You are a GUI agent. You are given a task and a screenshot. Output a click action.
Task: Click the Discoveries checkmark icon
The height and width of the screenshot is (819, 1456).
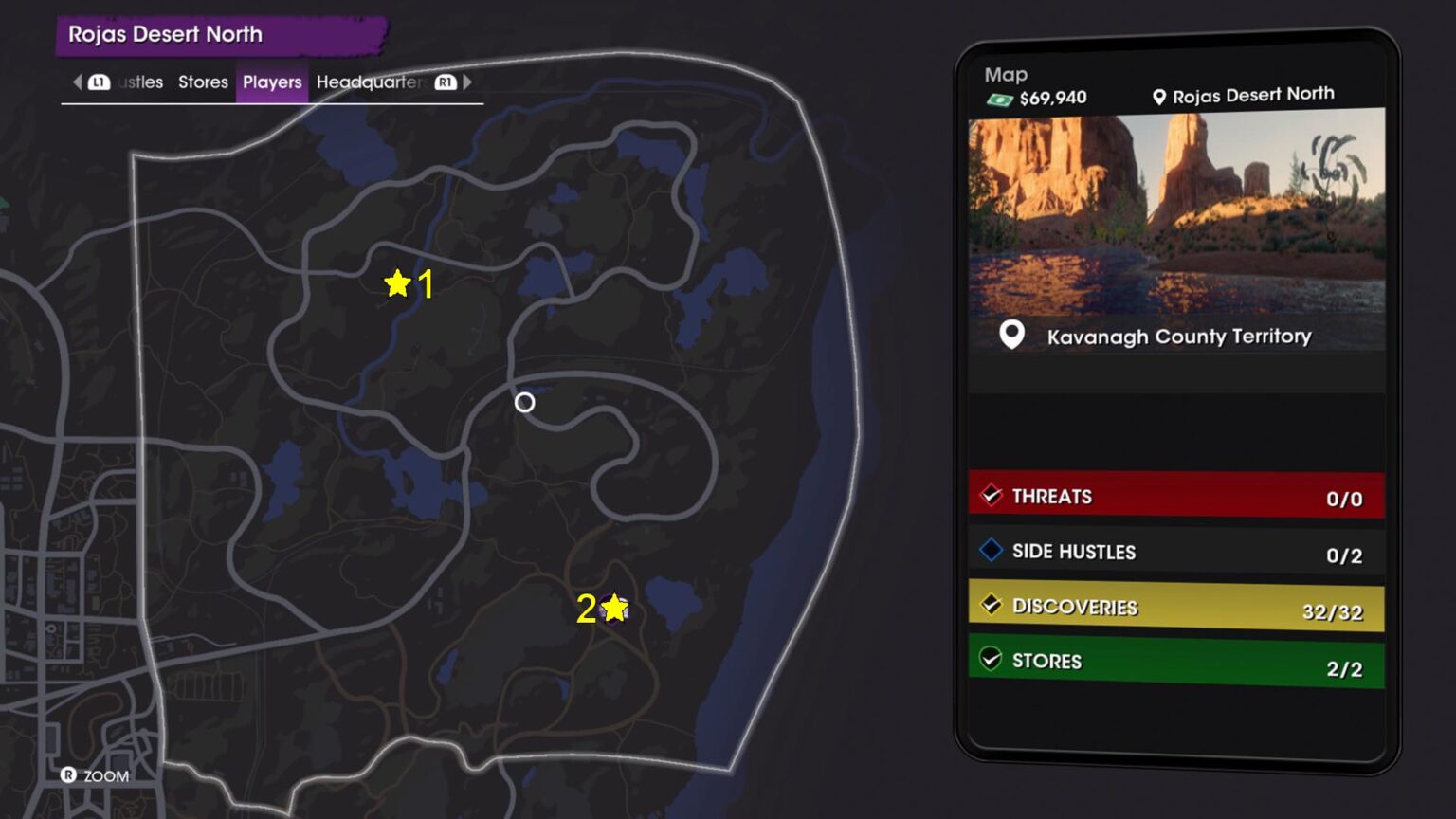click(x=992, y=606)
